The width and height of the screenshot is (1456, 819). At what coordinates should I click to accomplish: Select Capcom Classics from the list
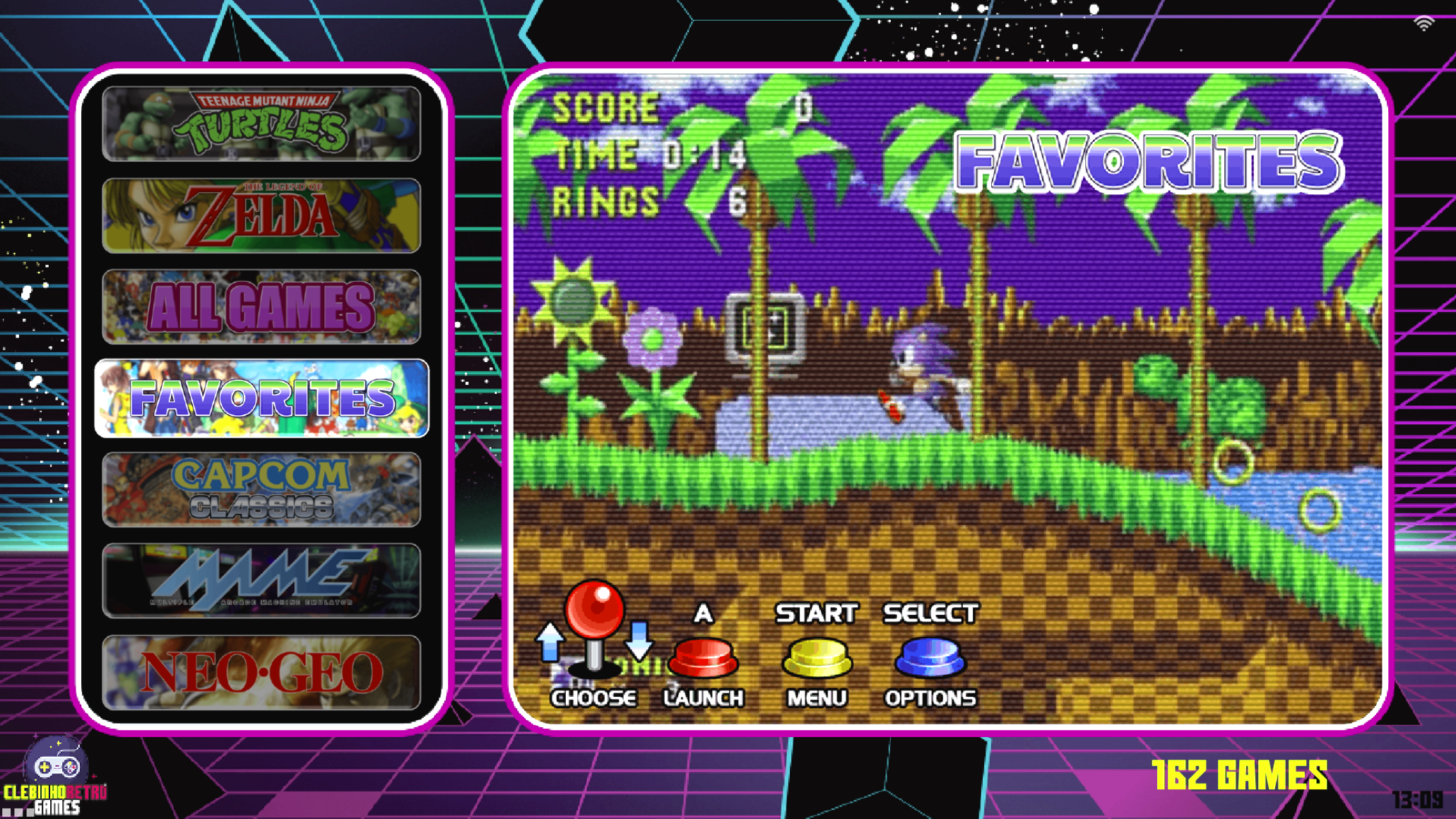coord(261,489)
